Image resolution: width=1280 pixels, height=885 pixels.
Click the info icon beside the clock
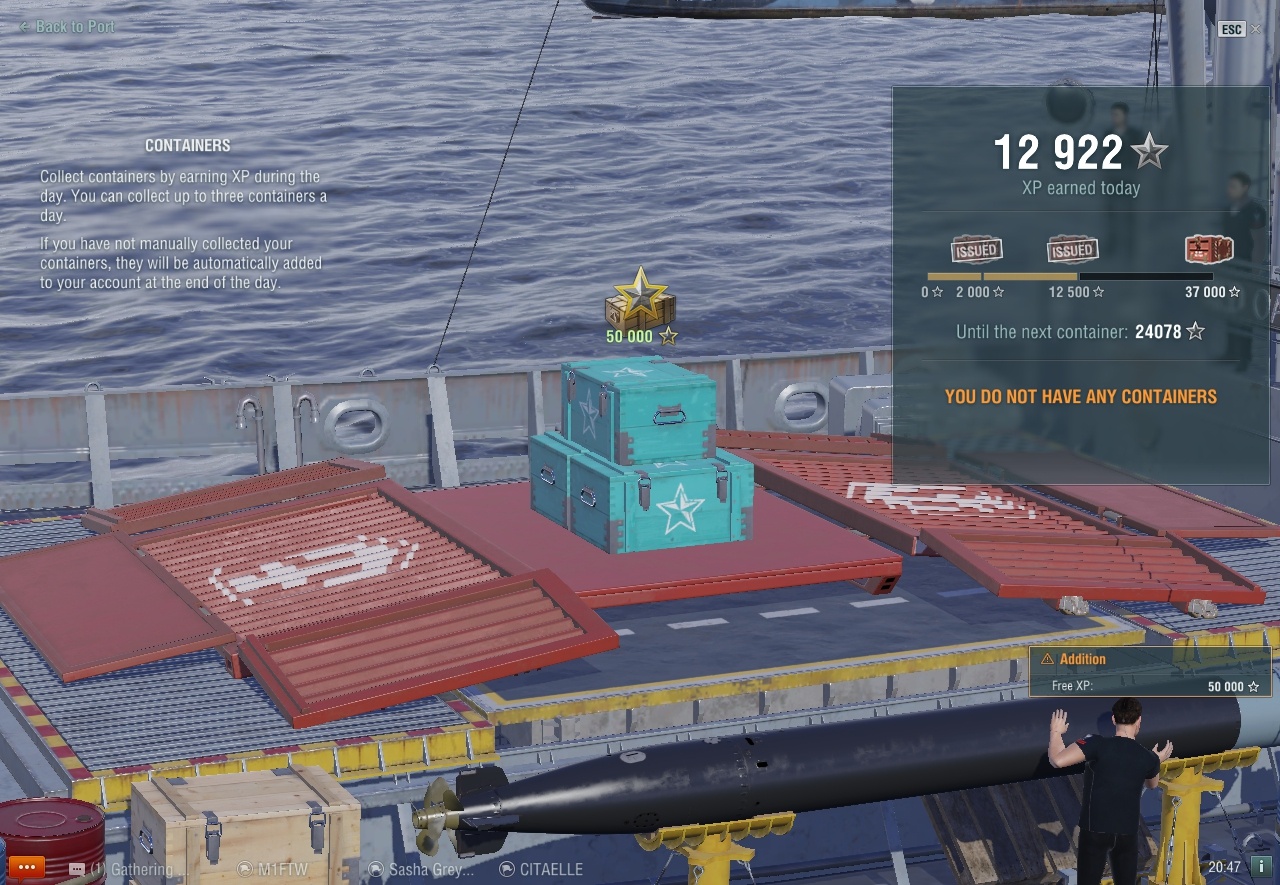tap(1263, 867)
